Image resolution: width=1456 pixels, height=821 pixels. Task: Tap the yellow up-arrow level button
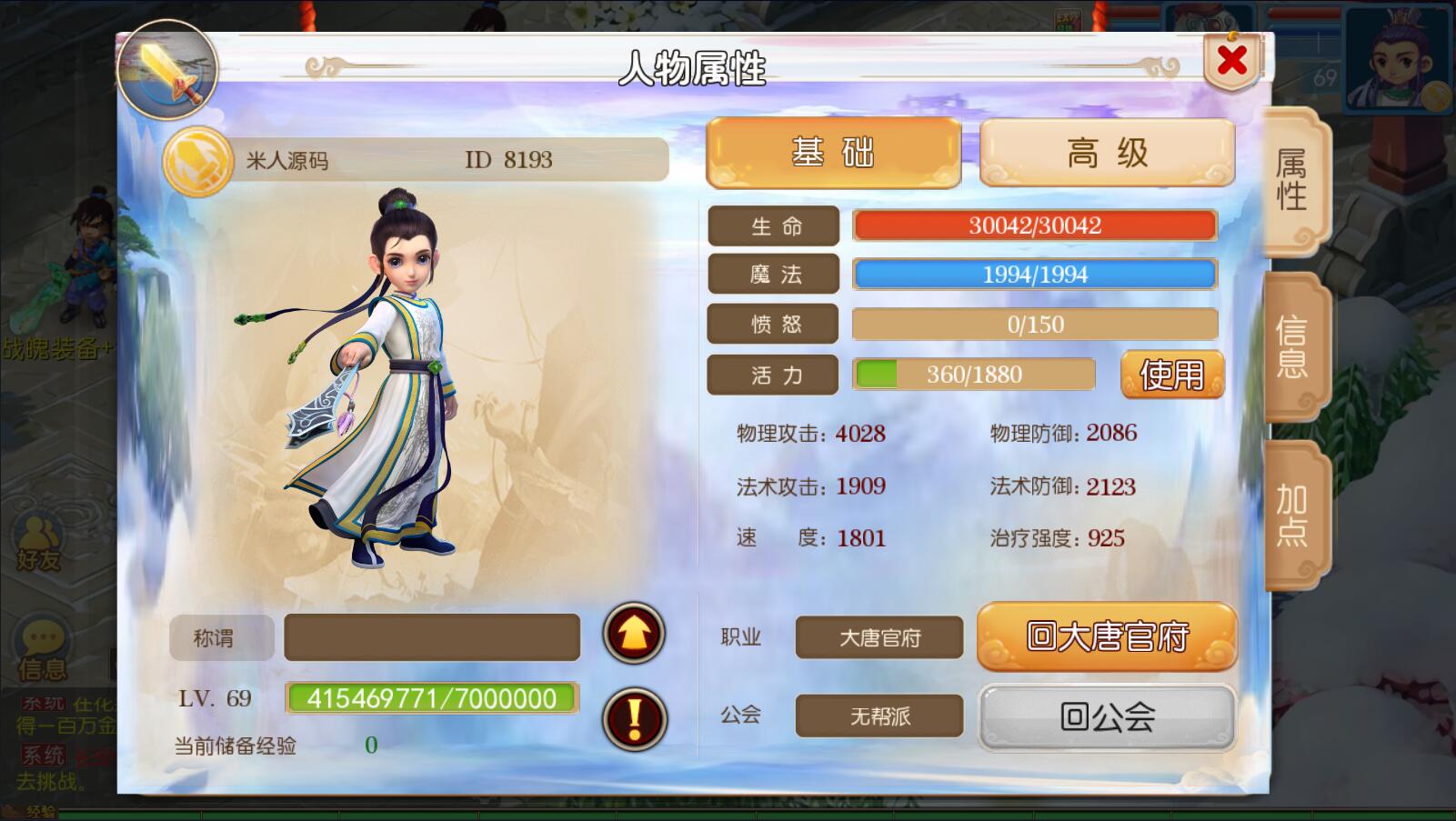634,634
